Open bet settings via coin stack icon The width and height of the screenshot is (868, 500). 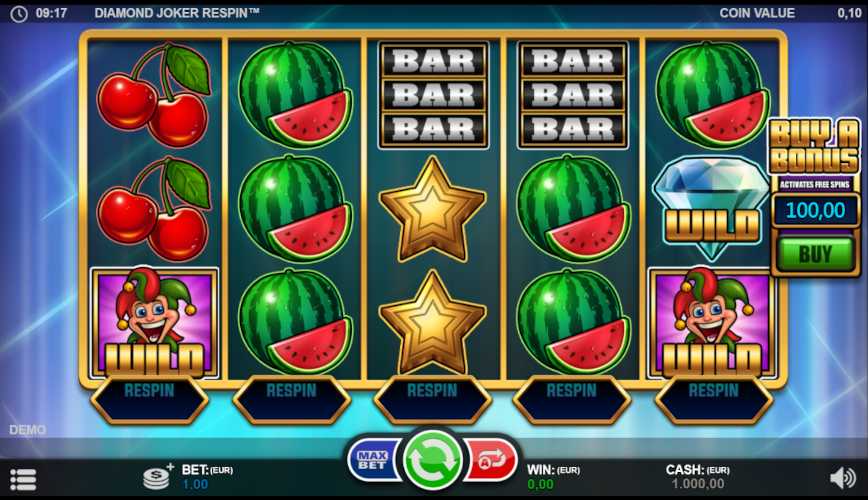(x=157, y=477)
